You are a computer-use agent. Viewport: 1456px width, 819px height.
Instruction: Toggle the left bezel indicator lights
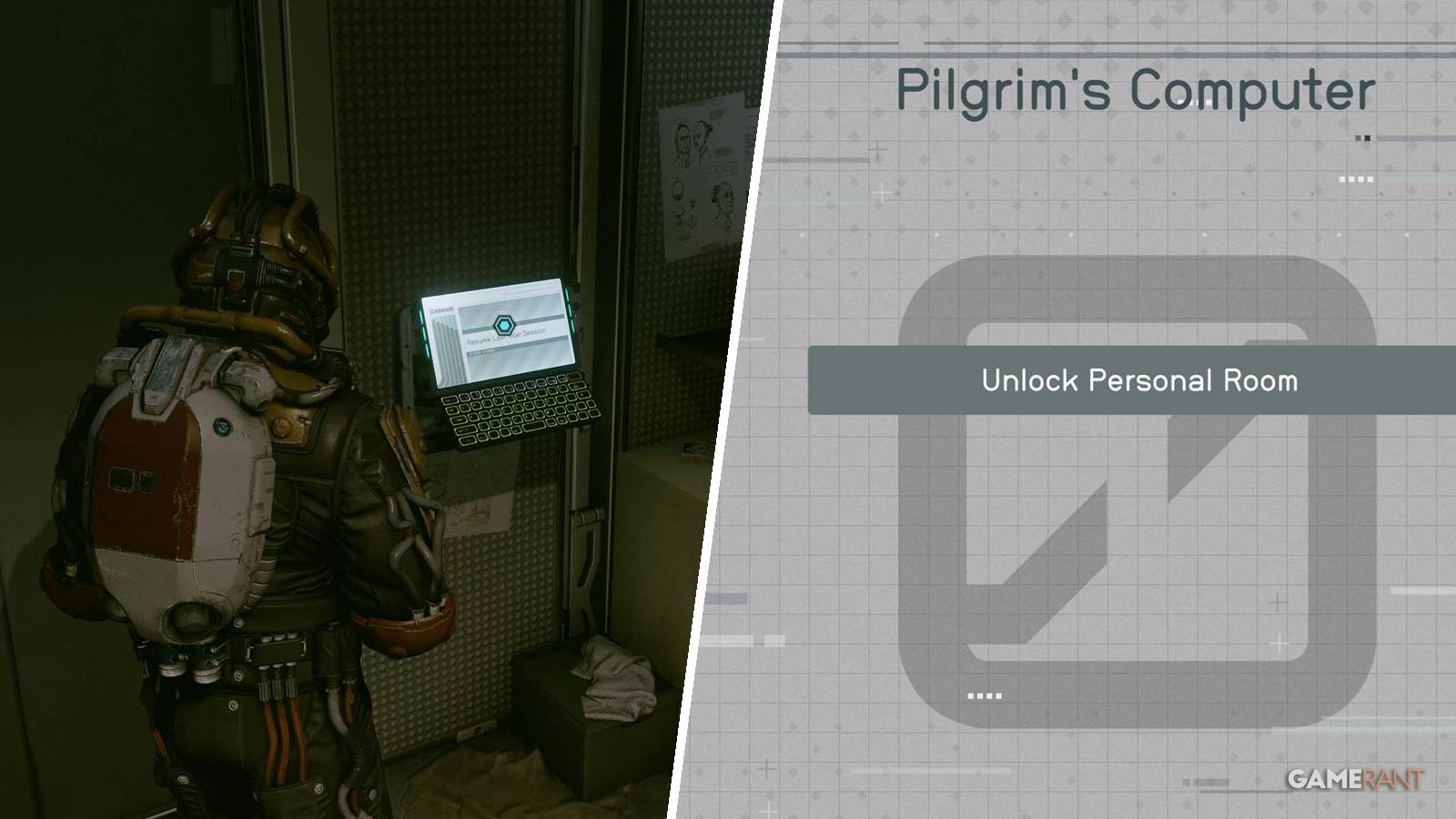(425, 329)
